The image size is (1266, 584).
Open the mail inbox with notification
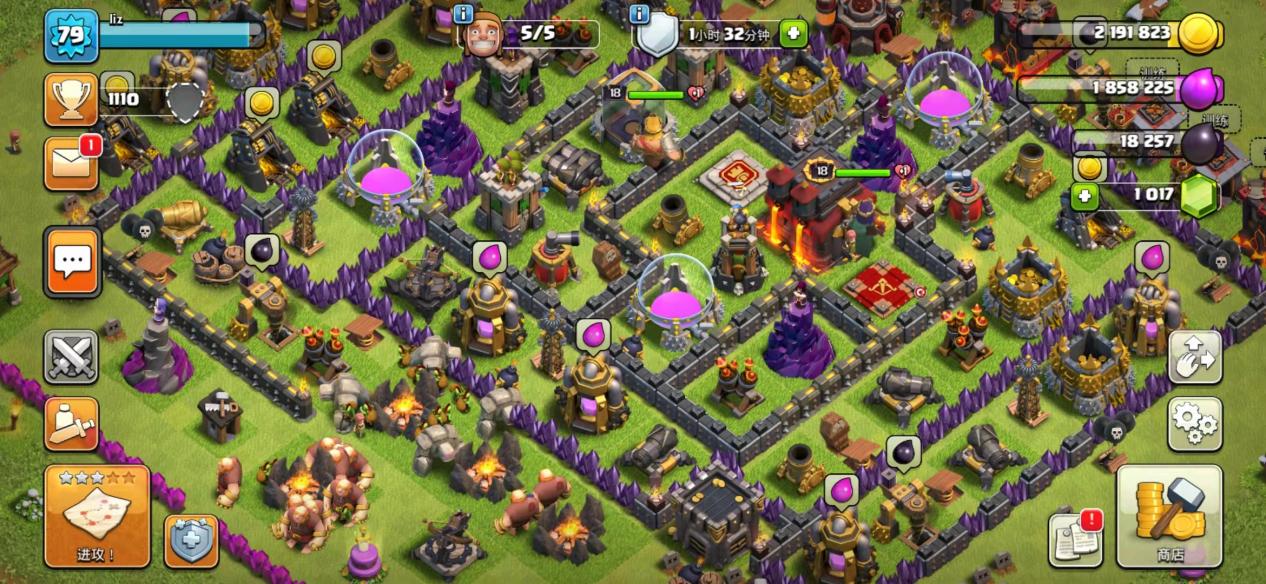point(71,163)
